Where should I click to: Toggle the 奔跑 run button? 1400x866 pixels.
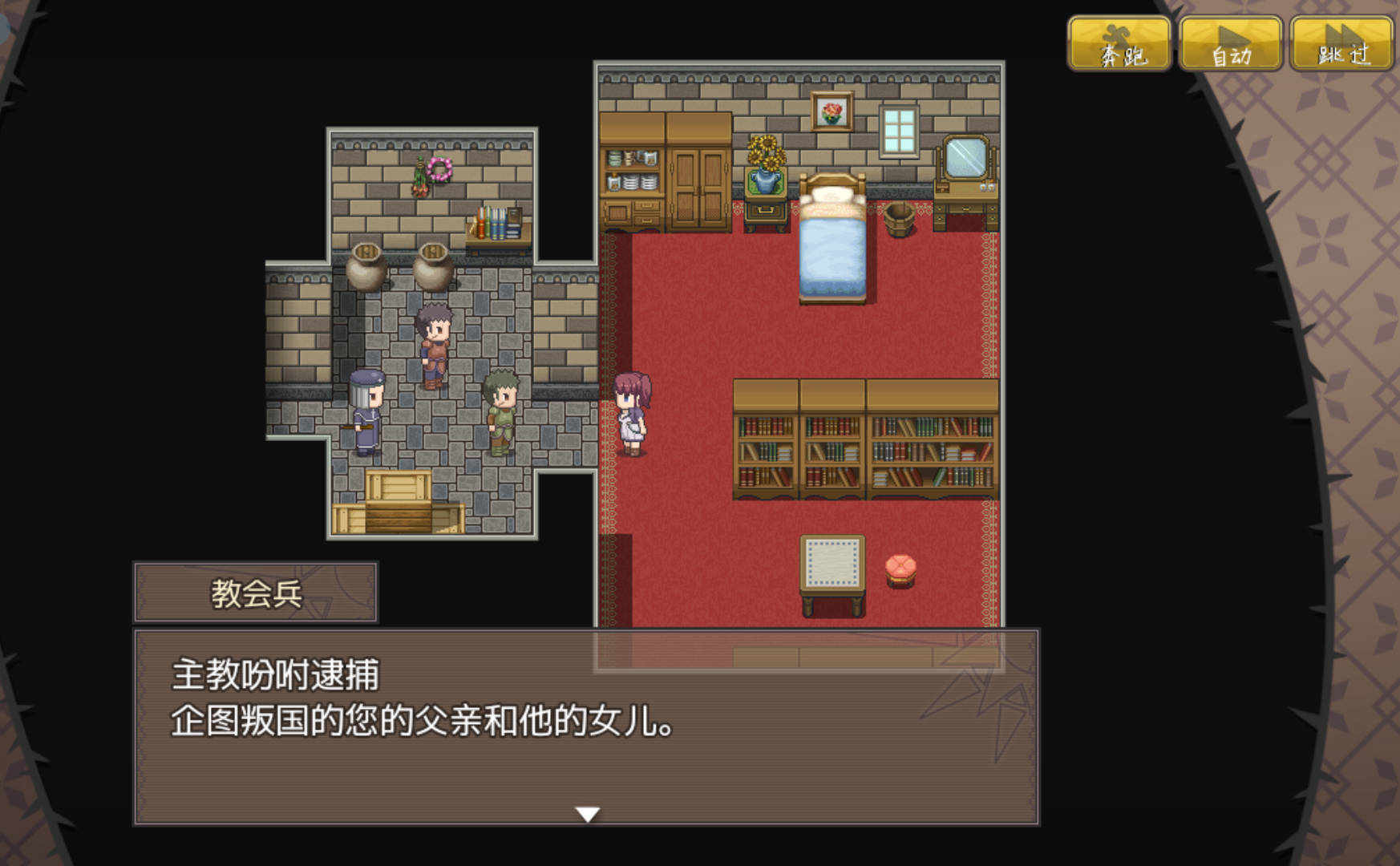(1119, 44)
